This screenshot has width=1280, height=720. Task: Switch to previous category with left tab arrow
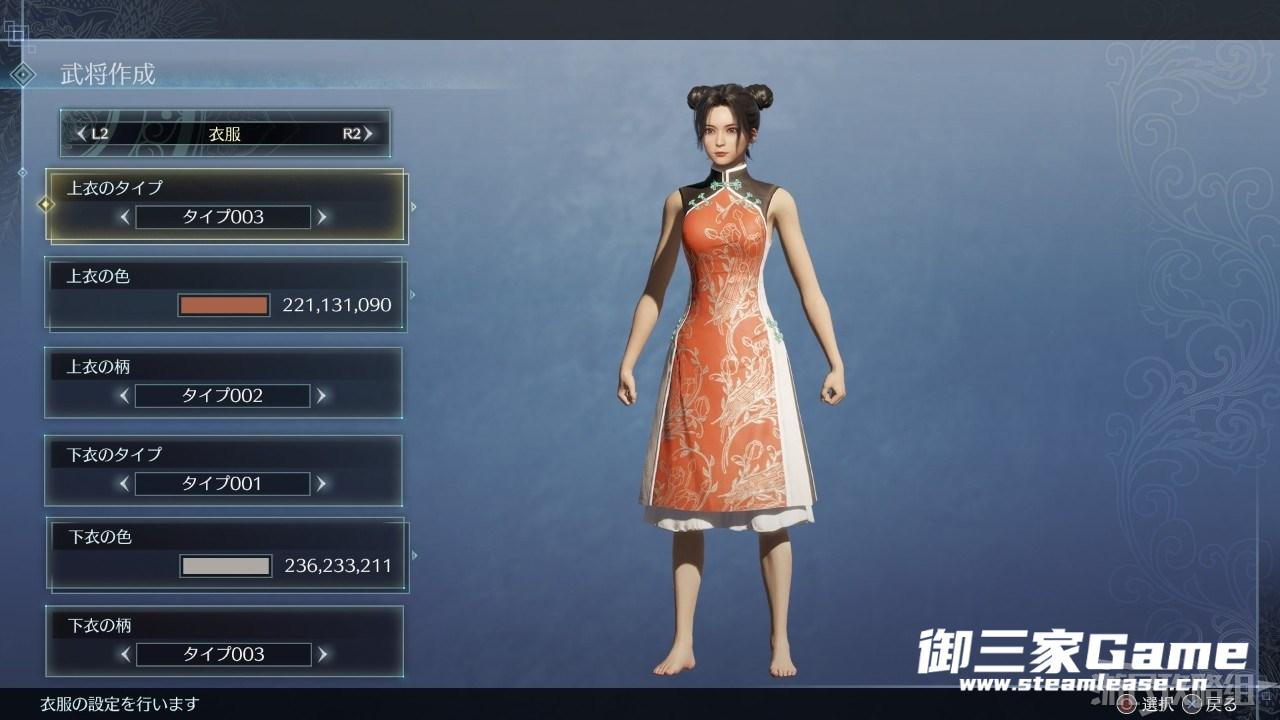[x=82, y=133]
